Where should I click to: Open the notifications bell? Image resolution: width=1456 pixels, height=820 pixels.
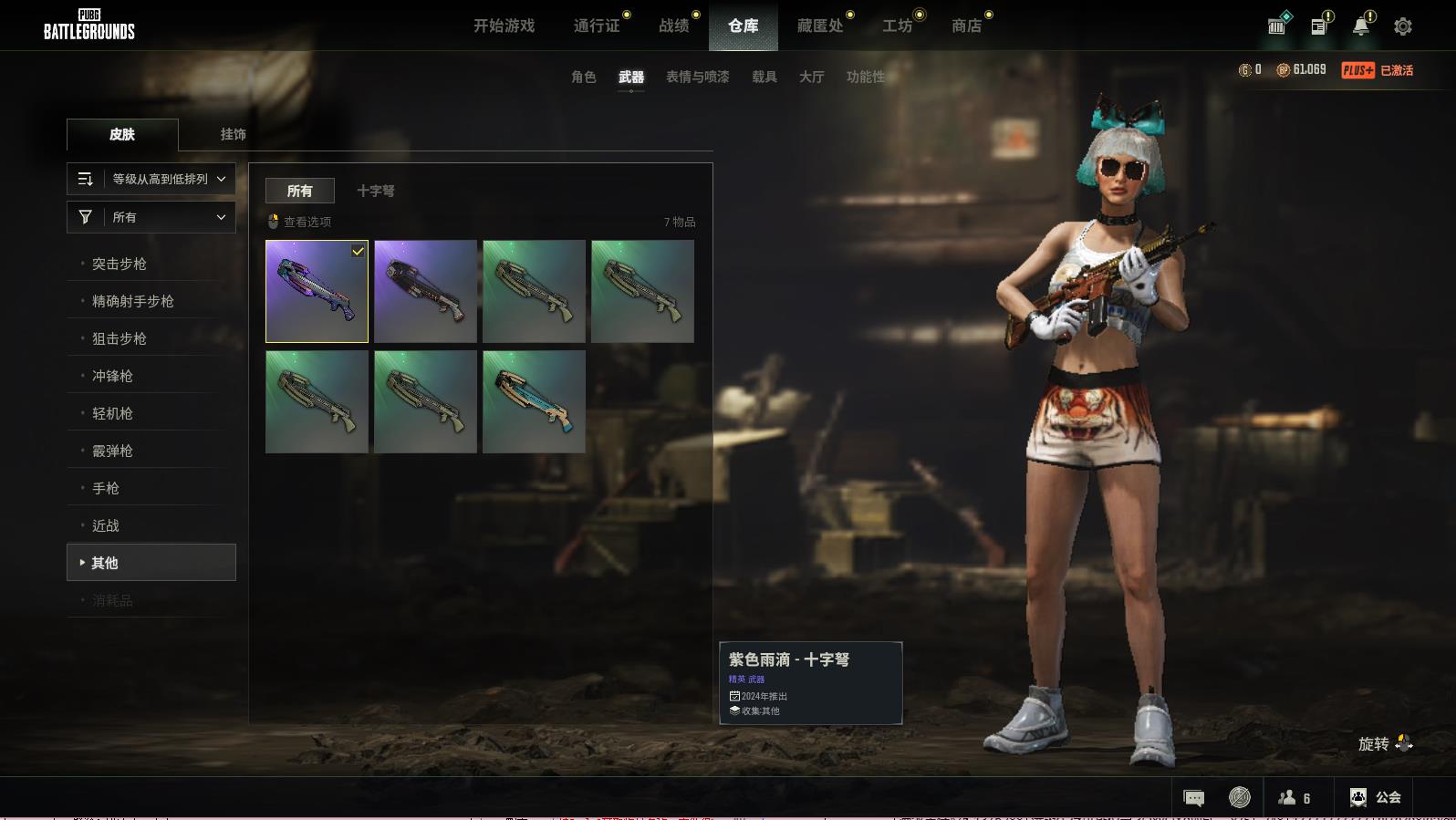(x=1361, y=26)
